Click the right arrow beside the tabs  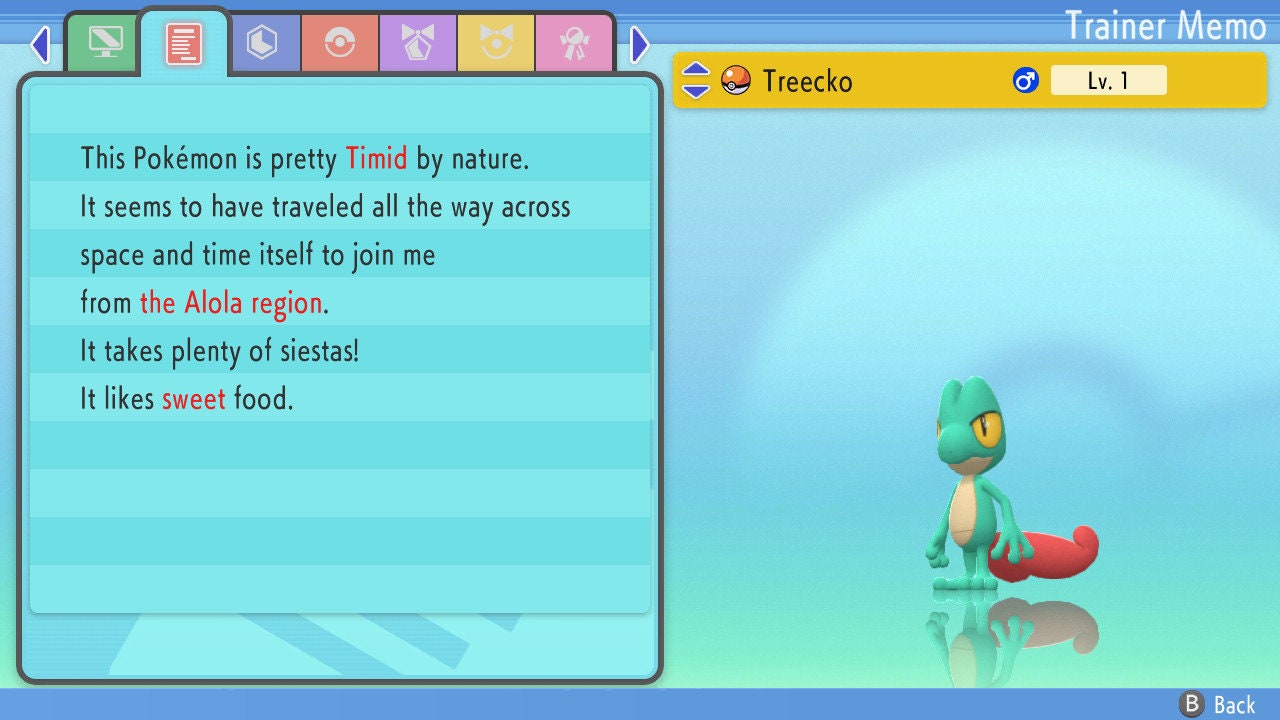click(x=640, y=44)
